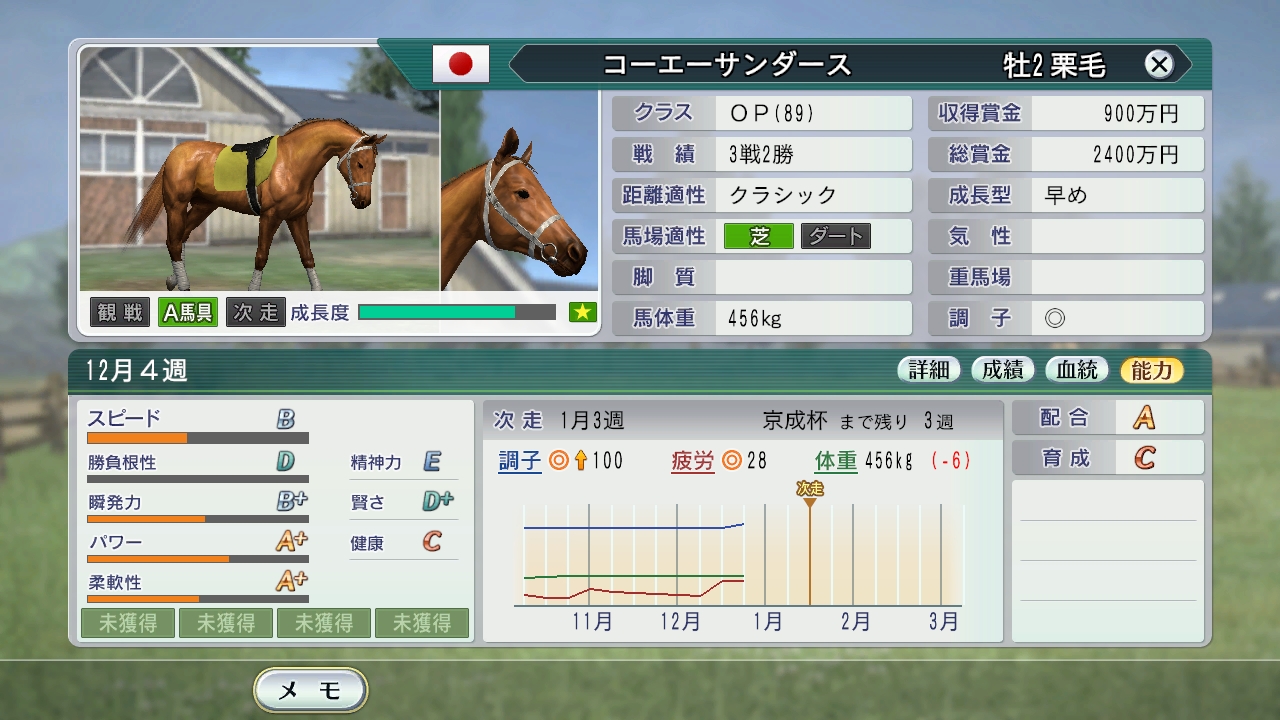Click the 観戦 (spectate) button

(119, 311)
